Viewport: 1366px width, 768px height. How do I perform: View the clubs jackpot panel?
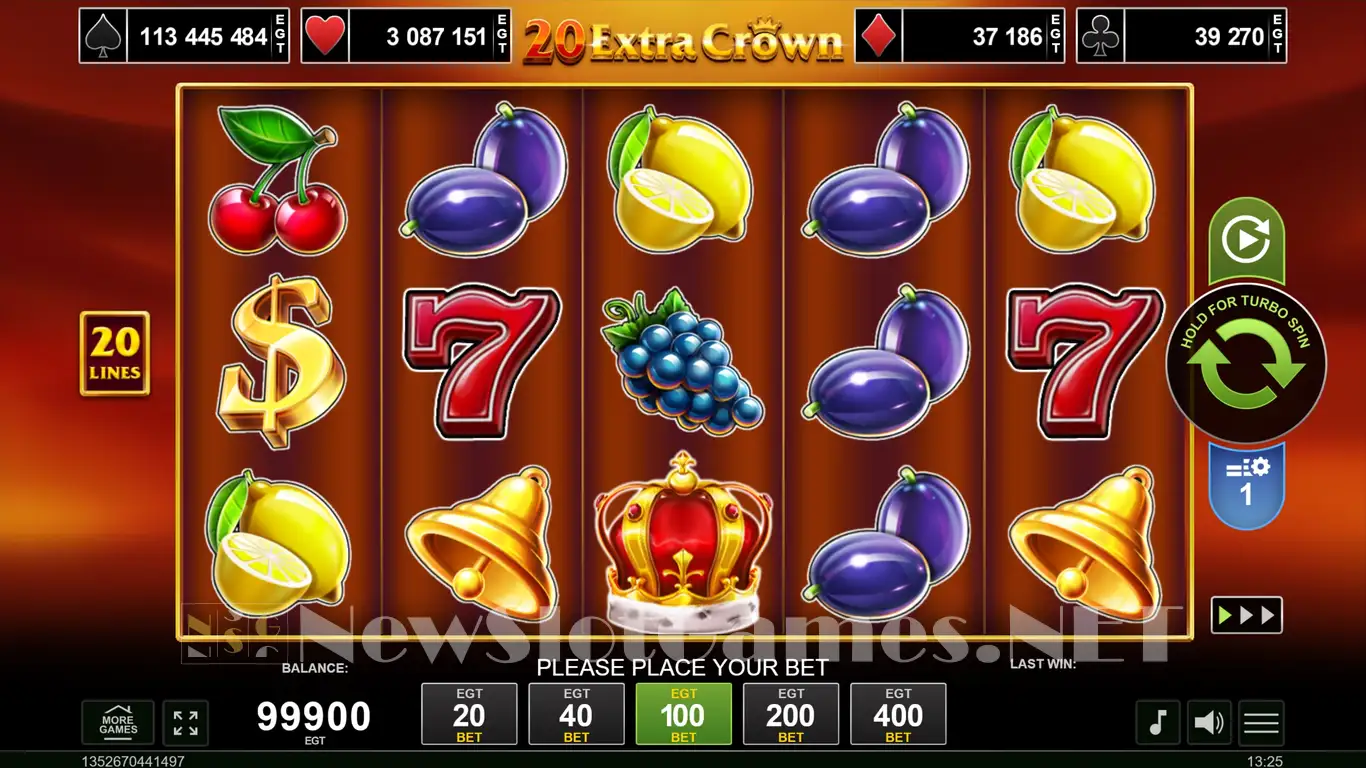click(1181, 37)
